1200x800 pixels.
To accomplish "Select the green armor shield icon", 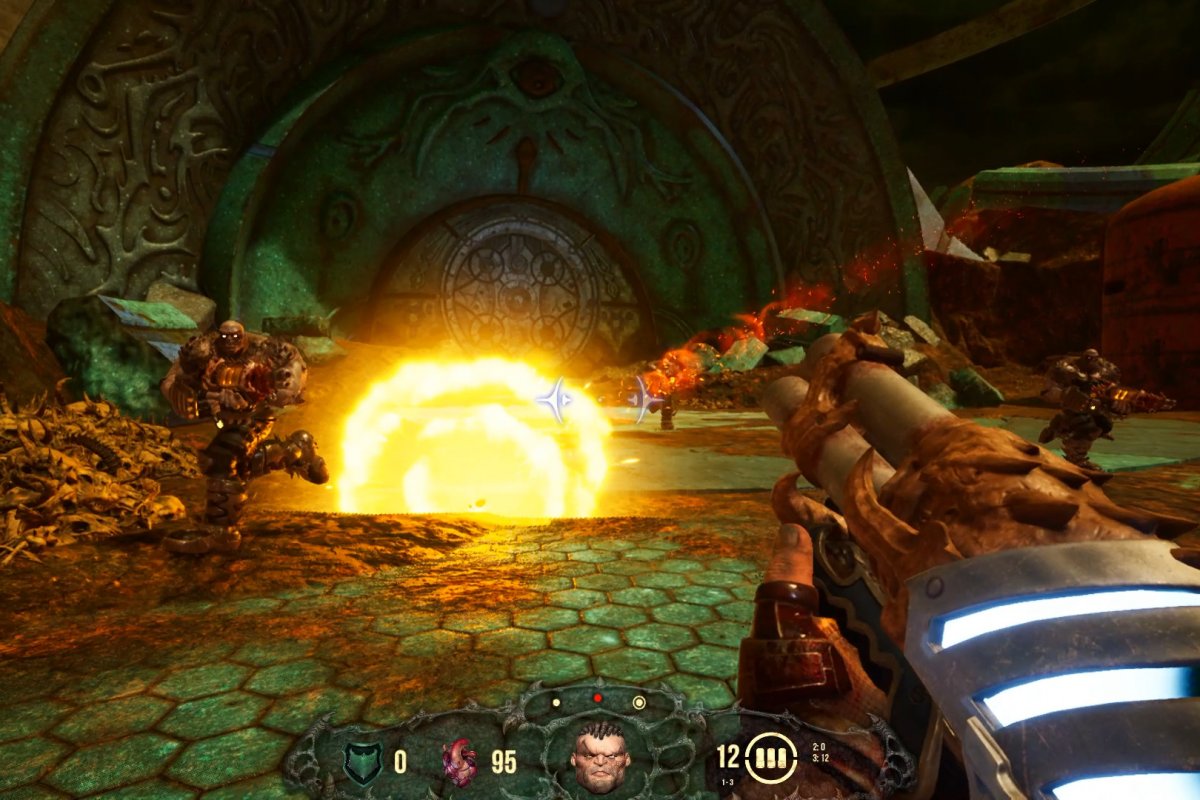I will pyautogui.click(x=362, y=762).
